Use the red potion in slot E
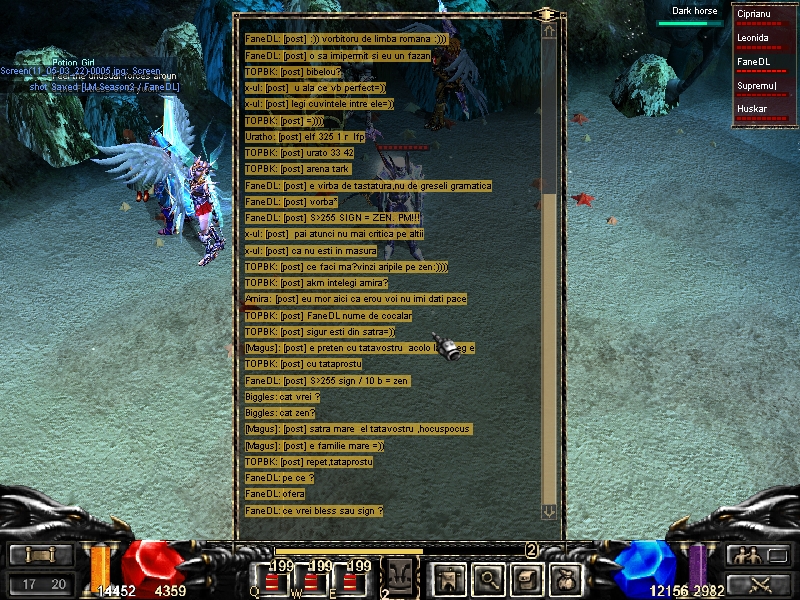The height and width of the screenshot is (600, 800). point(348,581)
